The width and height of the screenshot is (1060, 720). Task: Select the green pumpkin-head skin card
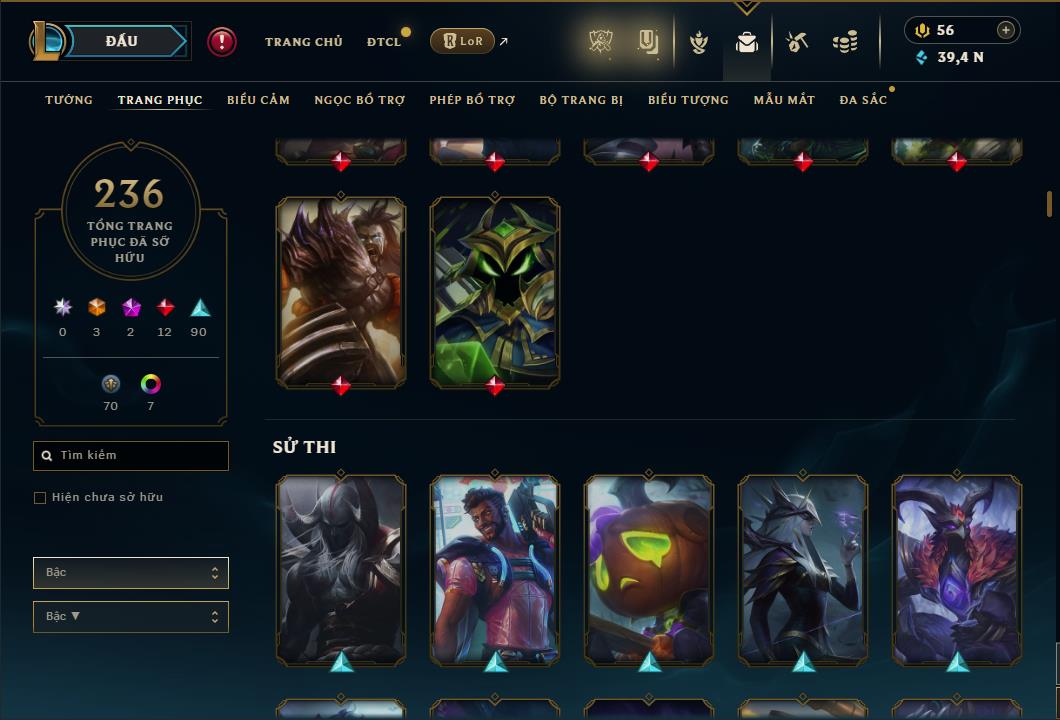point(649,570)
